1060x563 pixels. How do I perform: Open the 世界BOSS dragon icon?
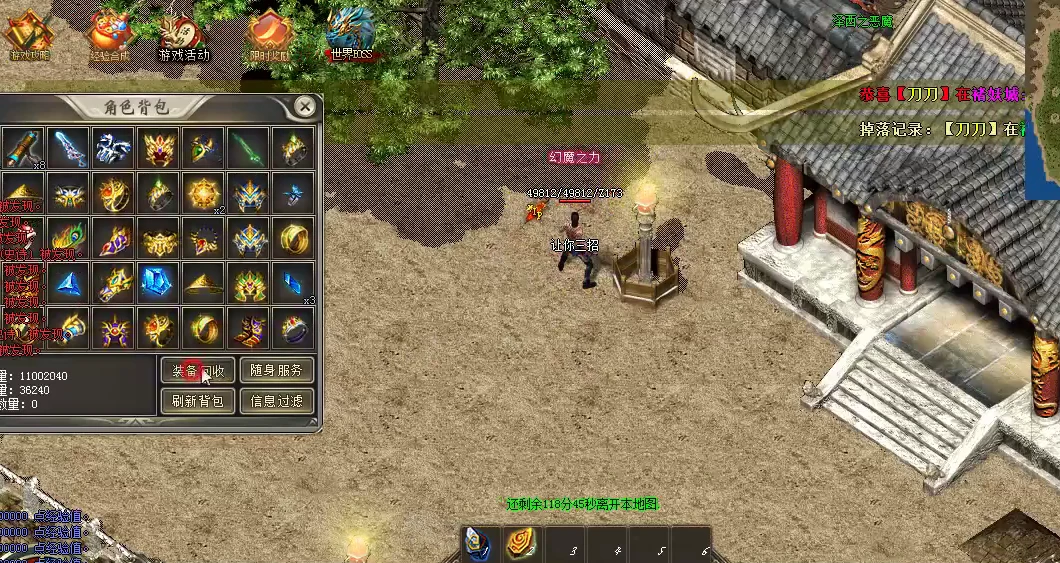point(351,33)
